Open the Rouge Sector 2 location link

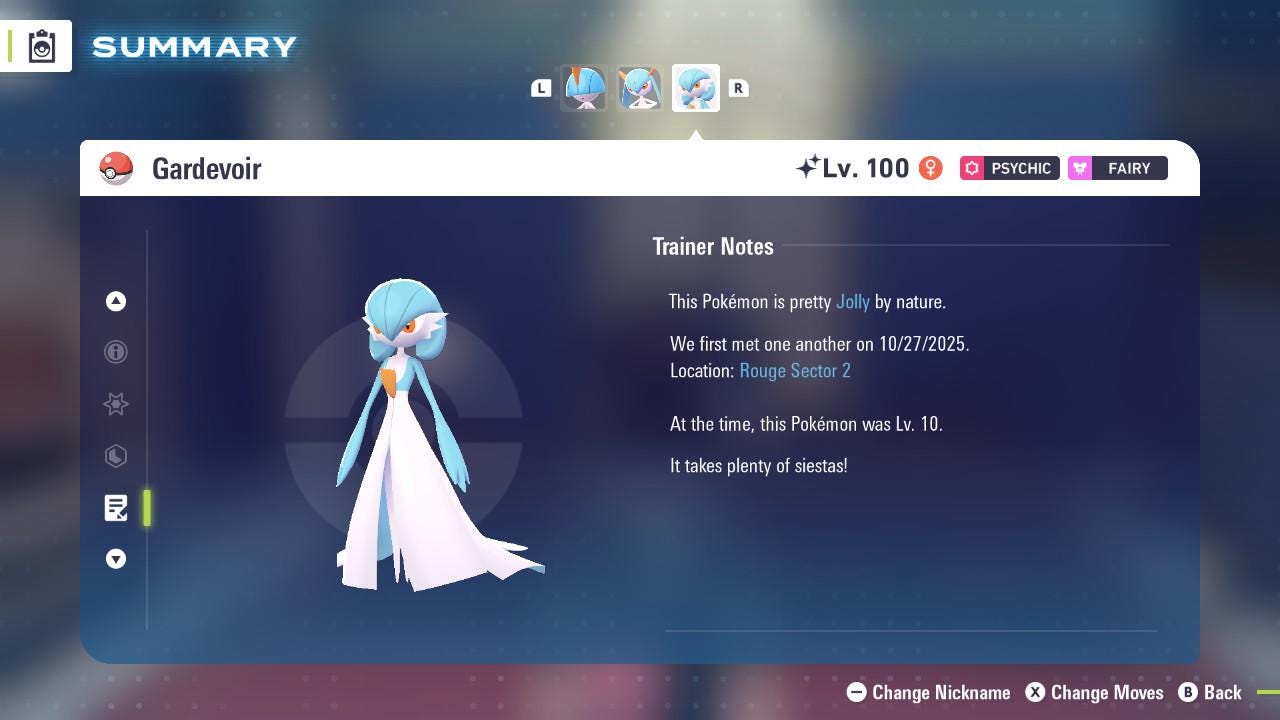pyautogui.click(x=794, y=370)
